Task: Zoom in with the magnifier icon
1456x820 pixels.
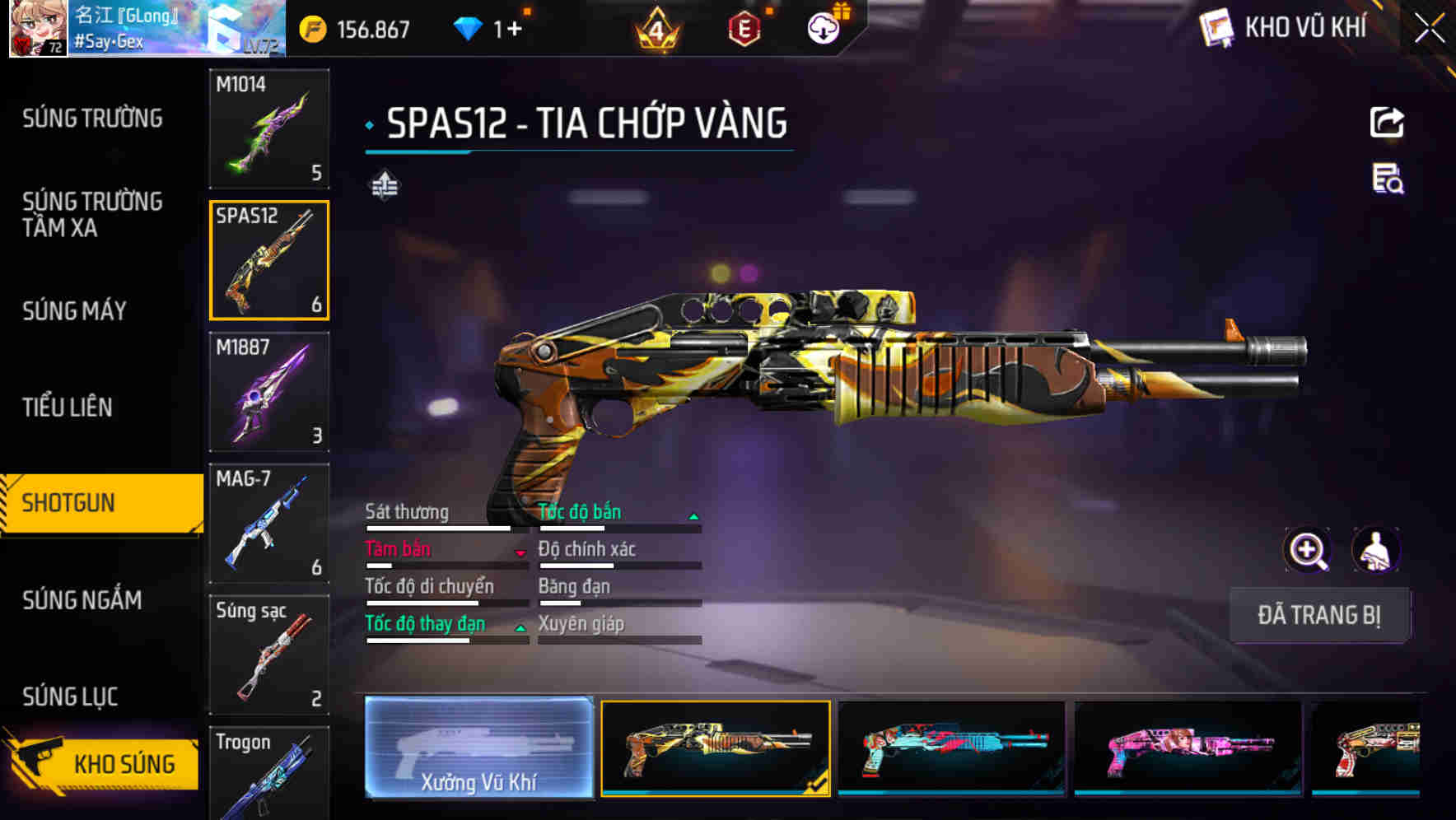Action: (1308, 550)
